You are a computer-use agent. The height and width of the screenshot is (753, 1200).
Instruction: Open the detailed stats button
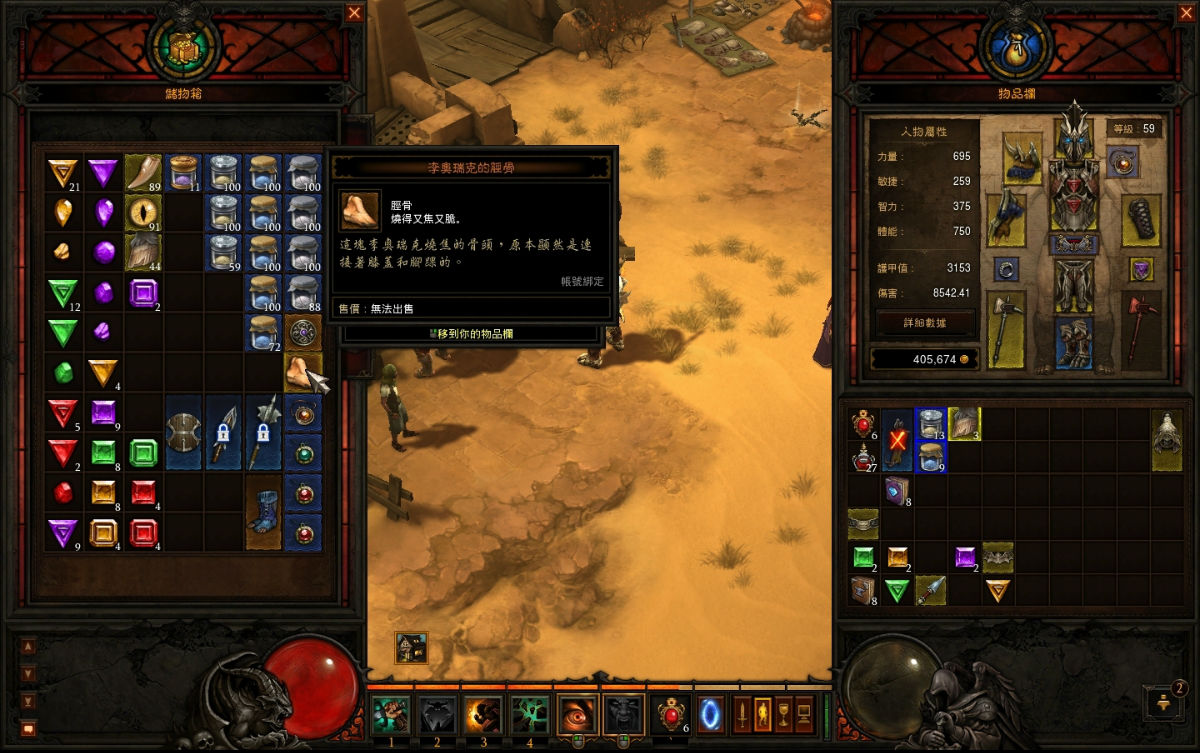tap(924, 323)
